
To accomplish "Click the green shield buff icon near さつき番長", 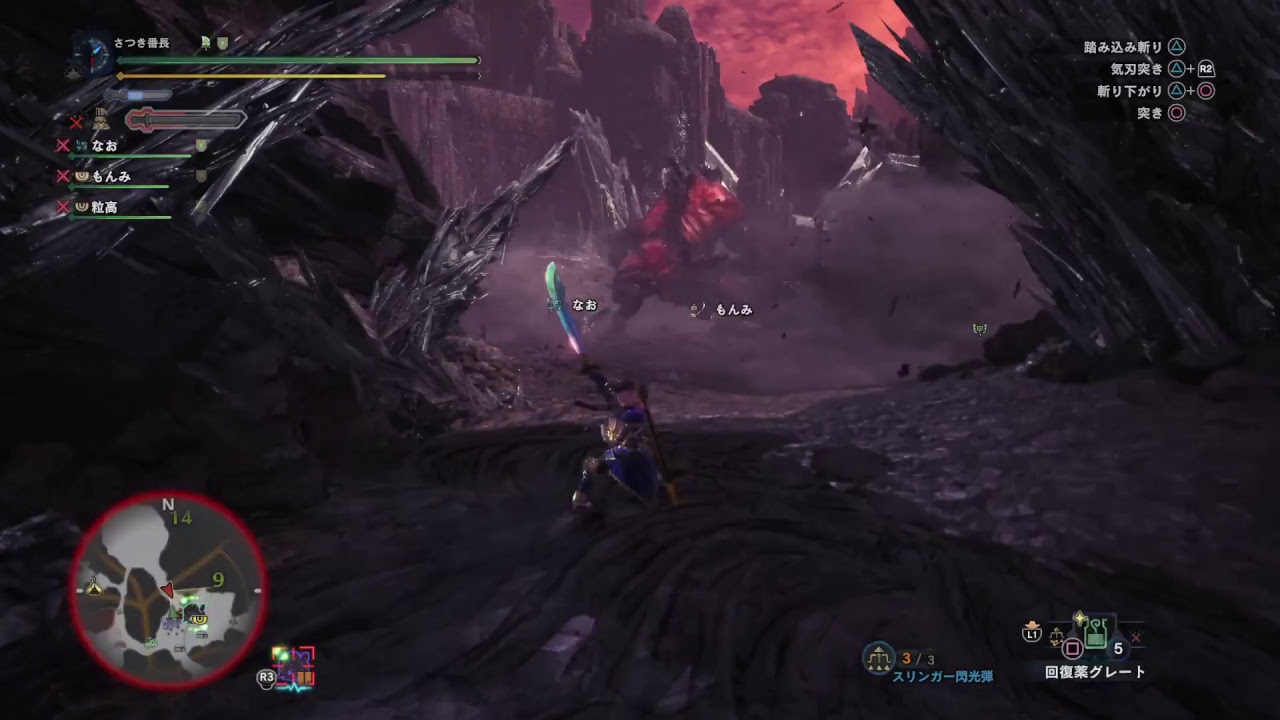I will (x=222, y=42).
